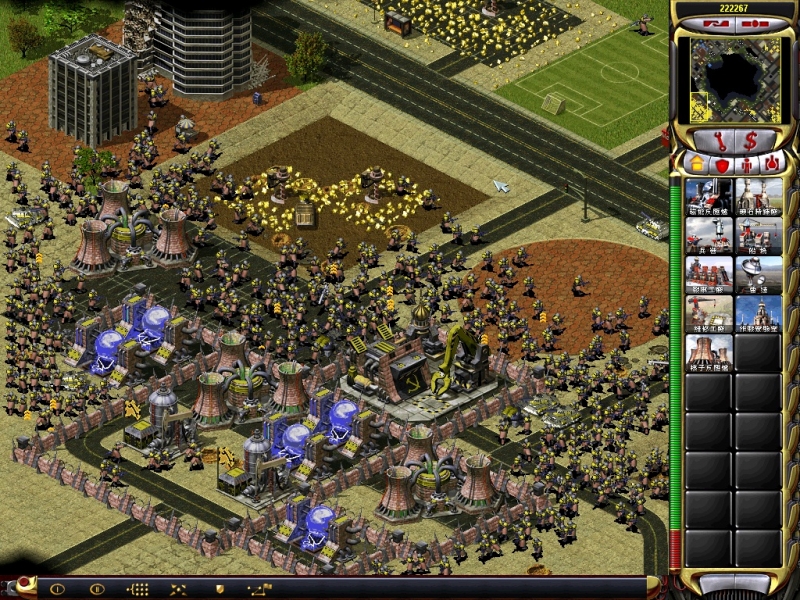Choose the Barracks build icon
800x600 pixels.
[x=709, y=236]
